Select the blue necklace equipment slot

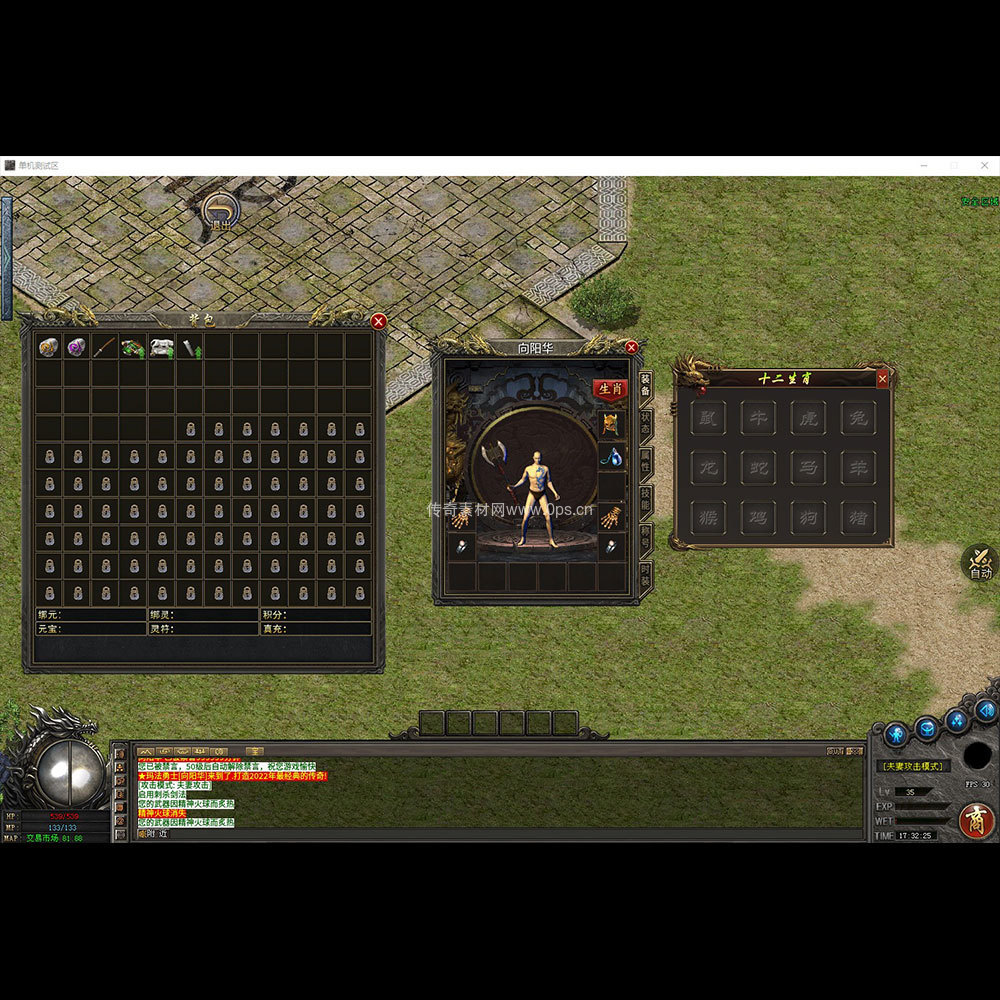611,458
